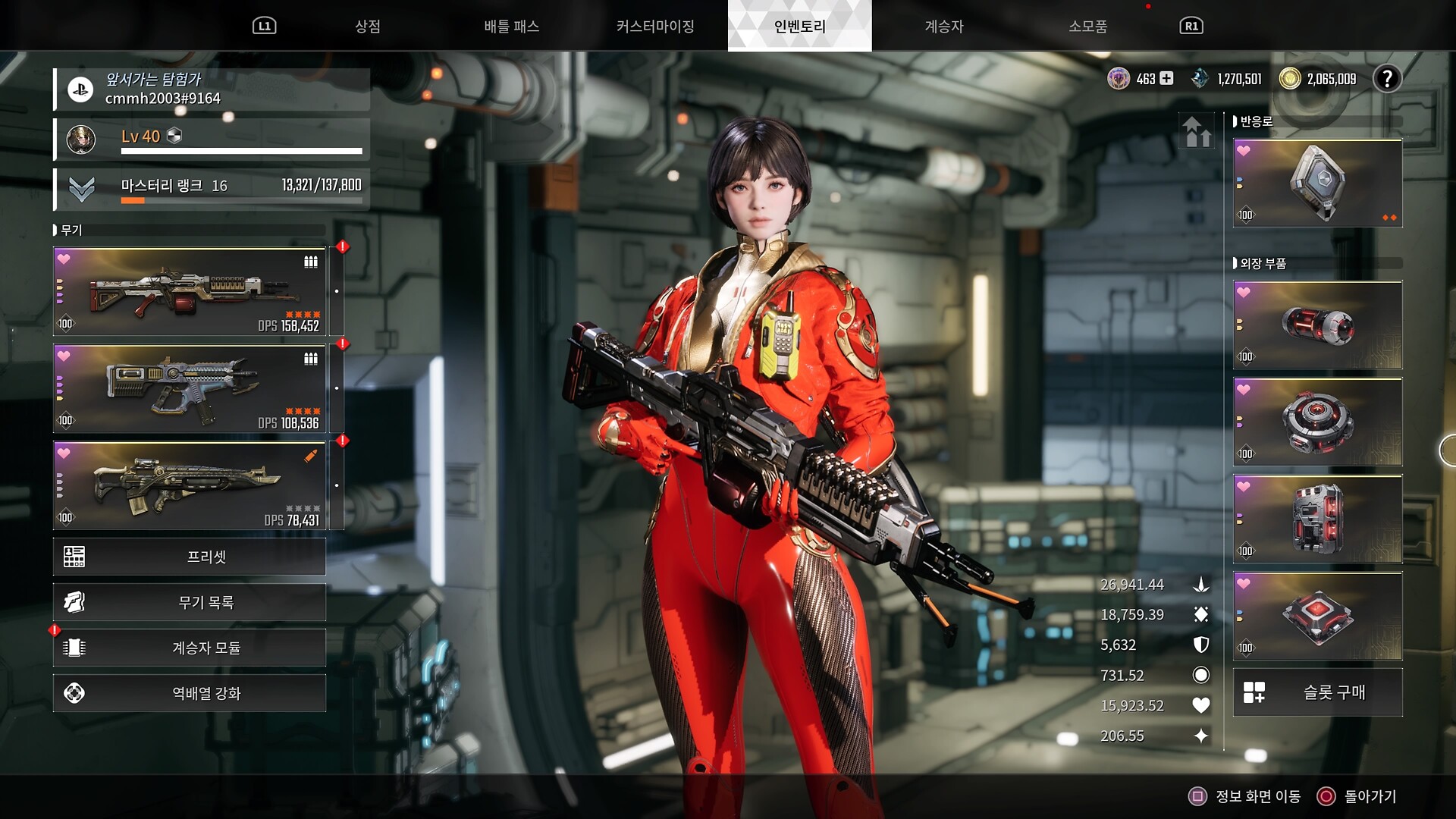The width and height of the screenshot is (1456, 819).
Task: Open the 배틀 패스 tab
Action: tap(512, 27)
